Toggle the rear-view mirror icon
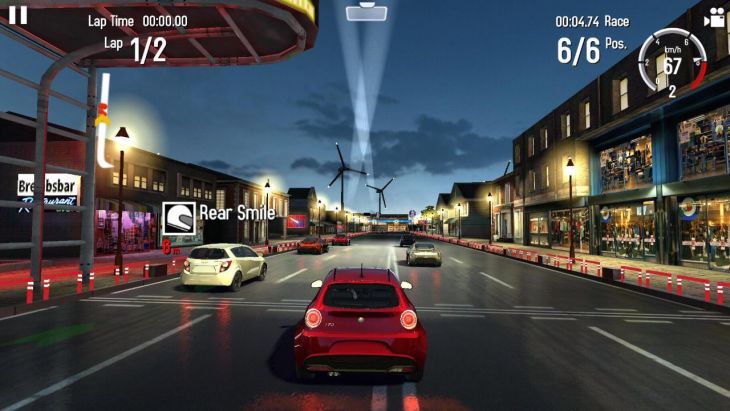730x411 pixels. click(x=365, y=13)
